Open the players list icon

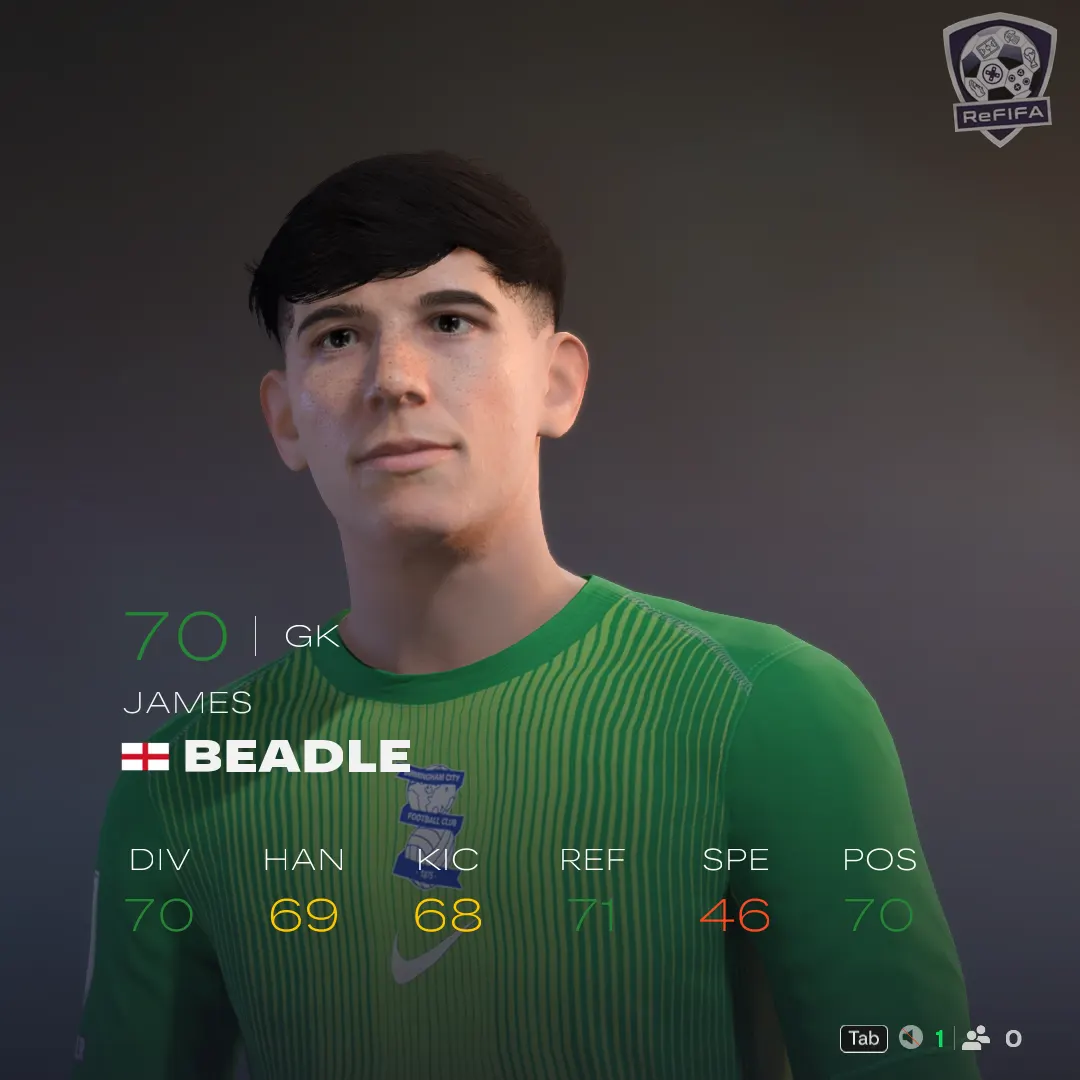tap(975, 1038)
